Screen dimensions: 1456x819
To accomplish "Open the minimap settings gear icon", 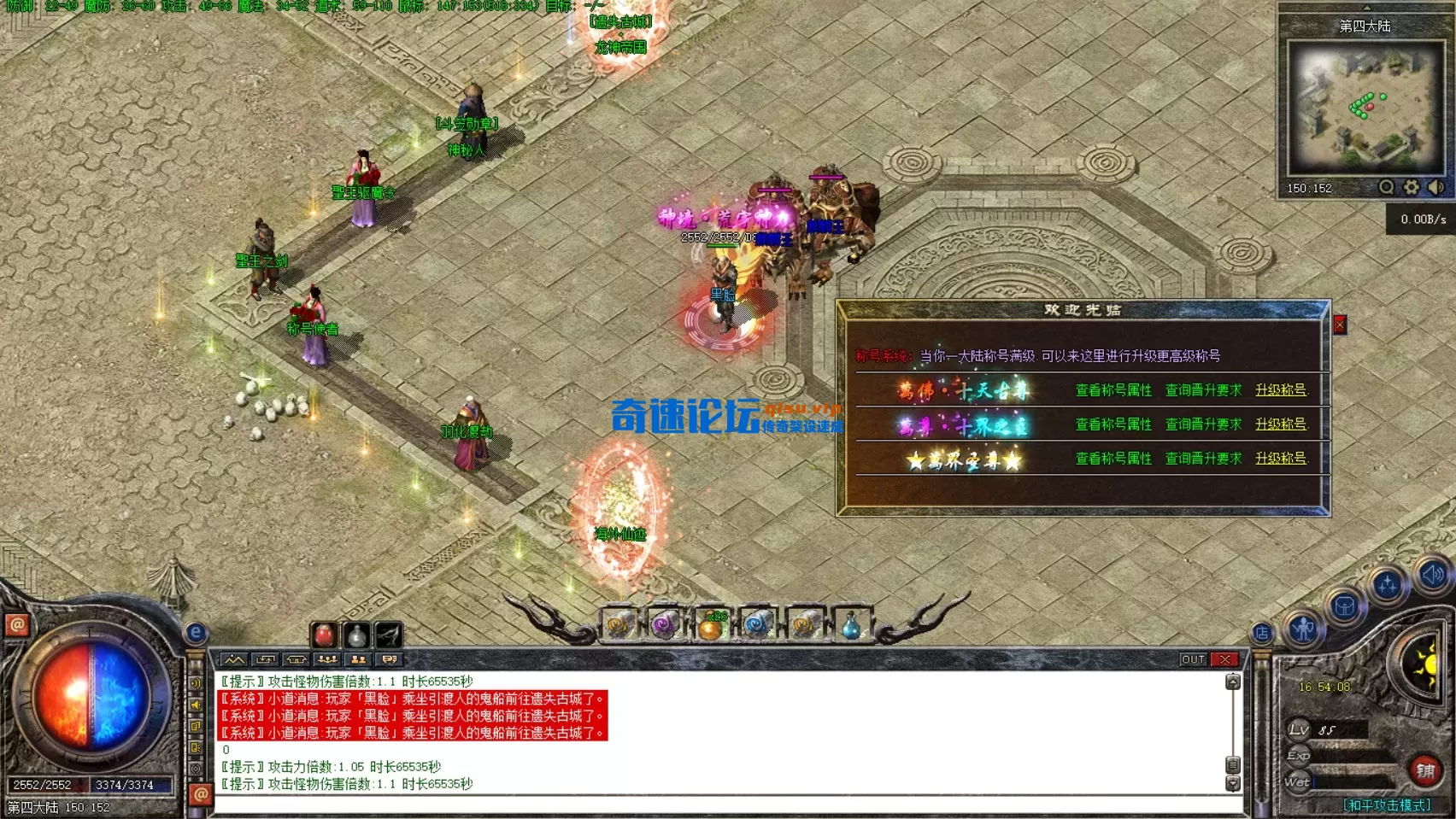I will click(1412, 187).
